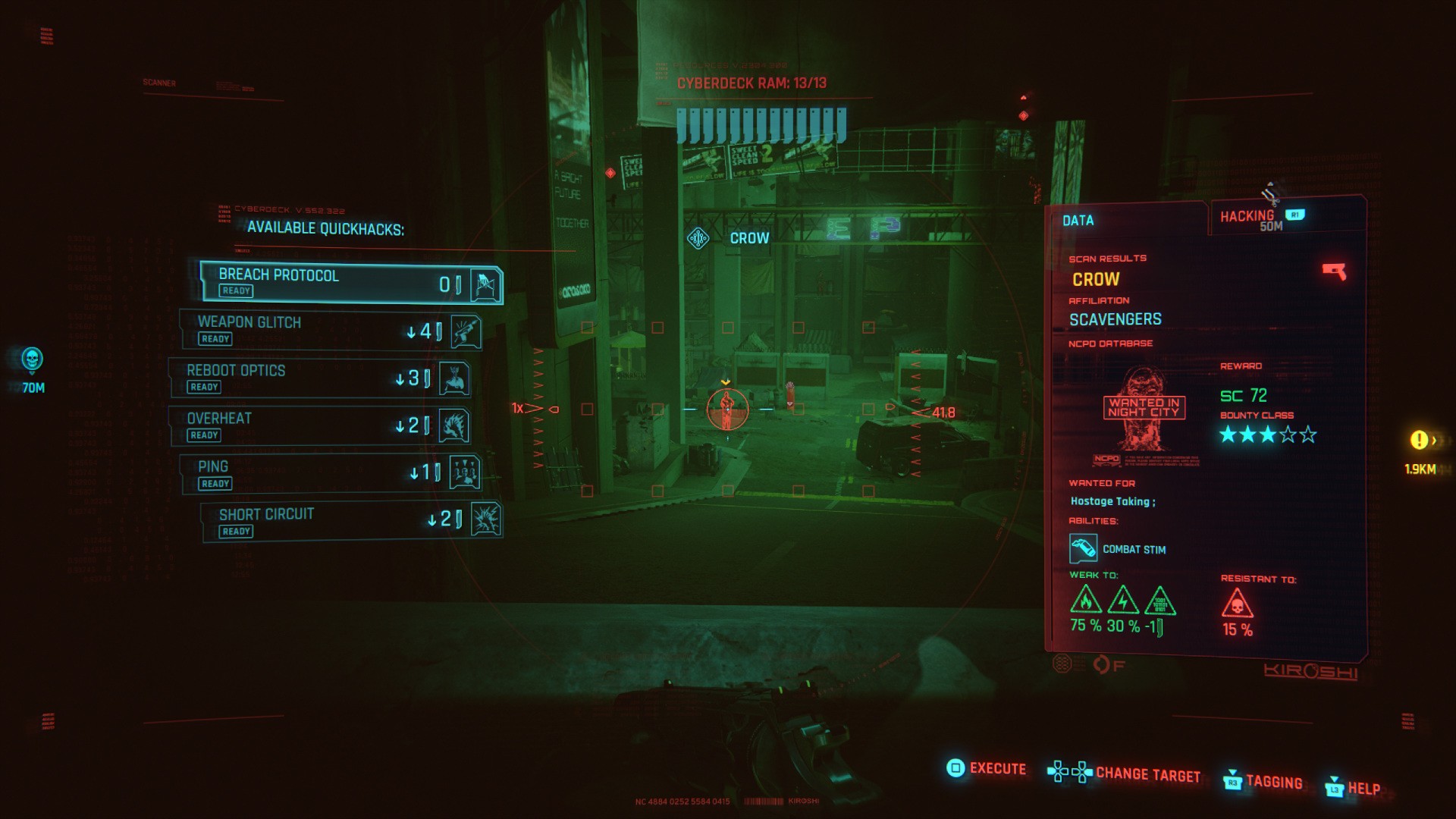Open the Hacking tab
The height and width of the screenshot is (819, 1456).
(x=1247, y=217)
